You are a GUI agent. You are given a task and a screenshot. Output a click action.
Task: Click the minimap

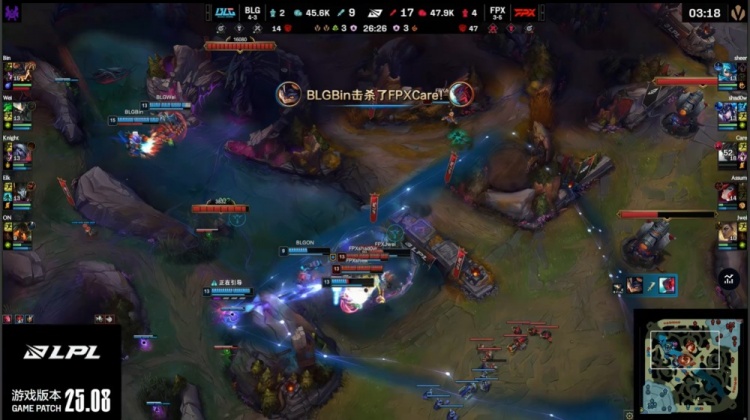coord(691,366)
